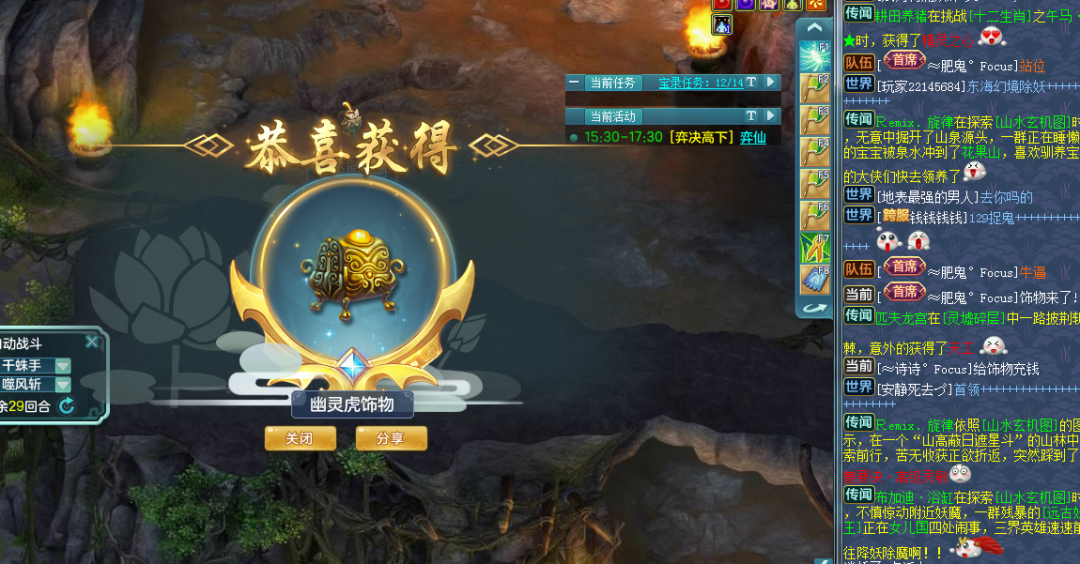This screenshot has height=564, width=1080.
Task: Expand current activity panel with play arrow
Action: click(x=770, y=116)
